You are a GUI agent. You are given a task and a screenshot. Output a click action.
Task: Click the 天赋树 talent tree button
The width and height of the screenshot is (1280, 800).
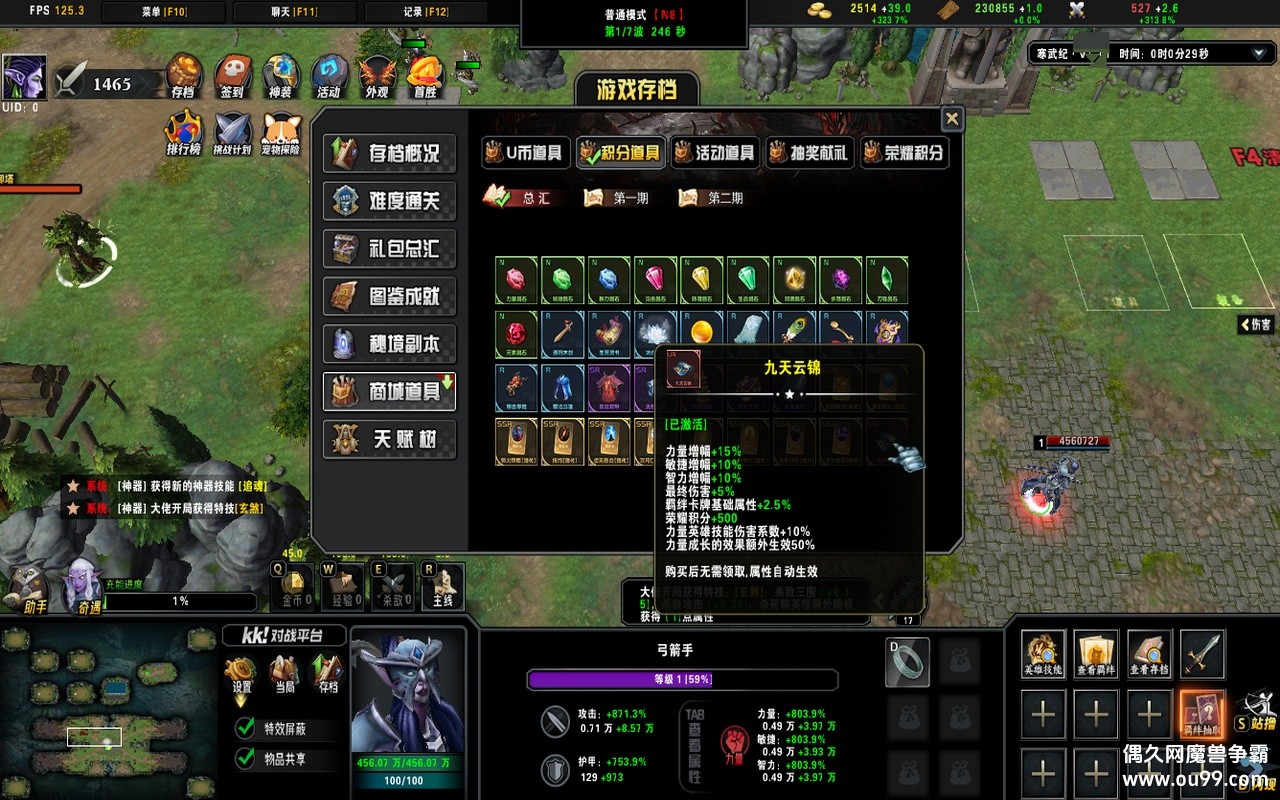[389, 440]
